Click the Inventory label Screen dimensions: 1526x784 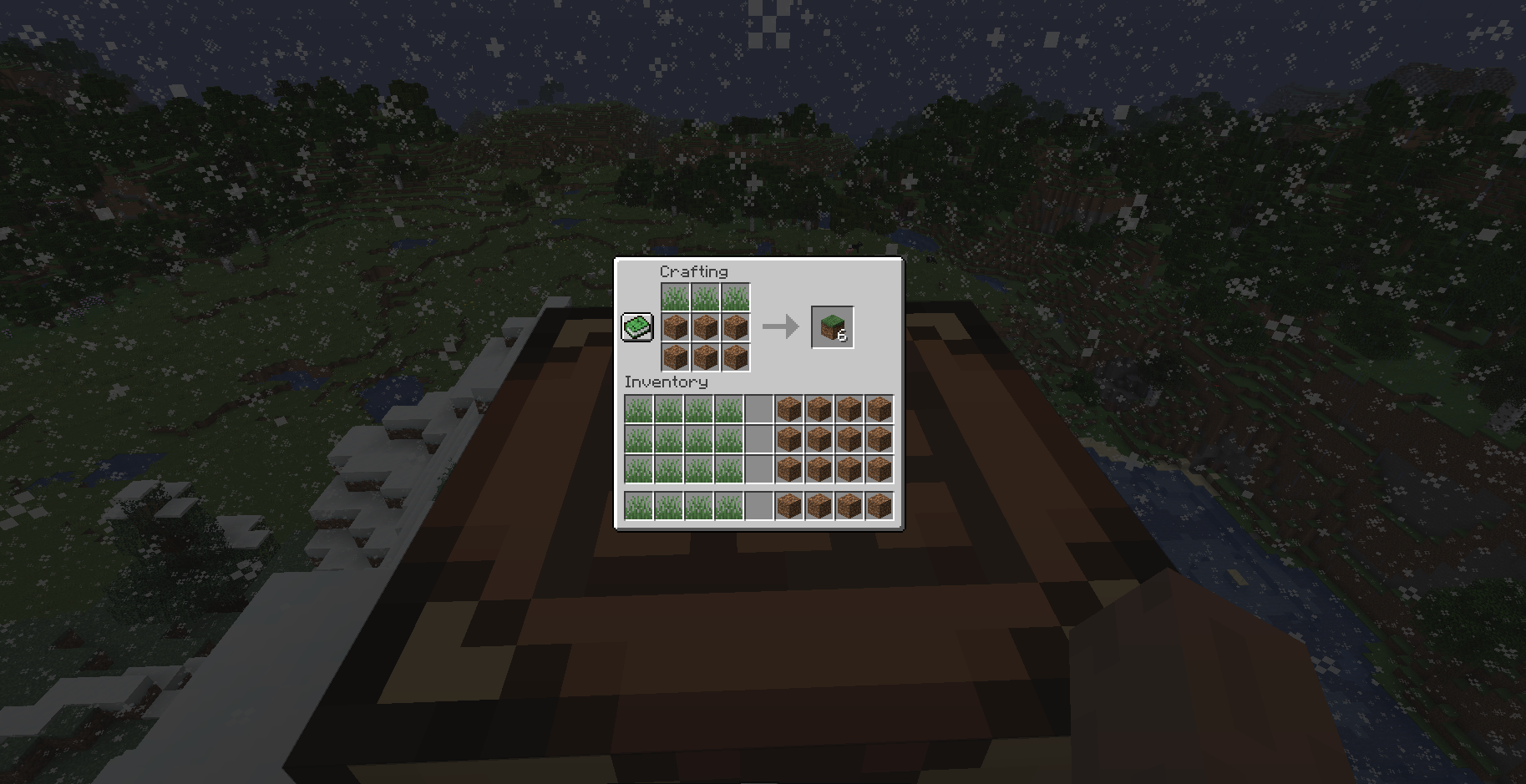tap(666, 382)
